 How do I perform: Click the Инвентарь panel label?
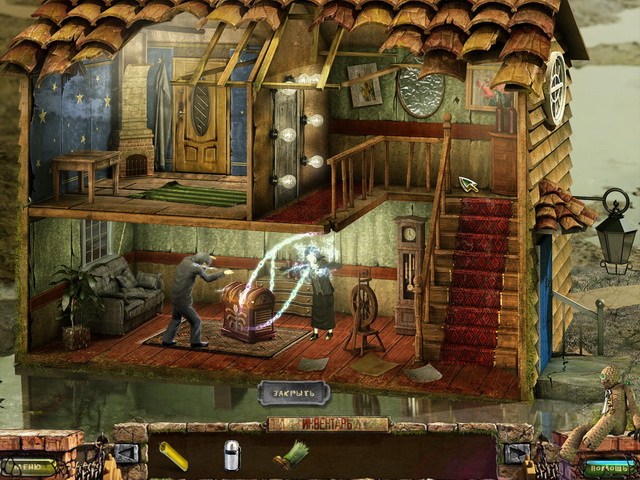coord(327,424)
